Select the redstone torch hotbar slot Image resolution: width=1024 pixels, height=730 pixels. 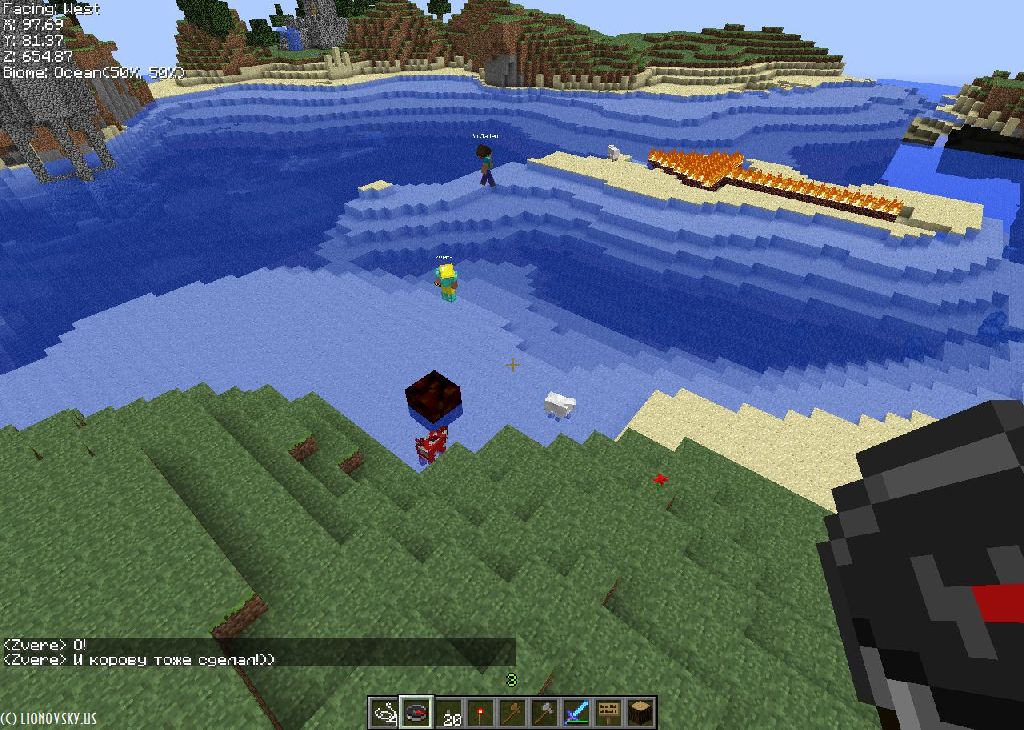point(481,713)
